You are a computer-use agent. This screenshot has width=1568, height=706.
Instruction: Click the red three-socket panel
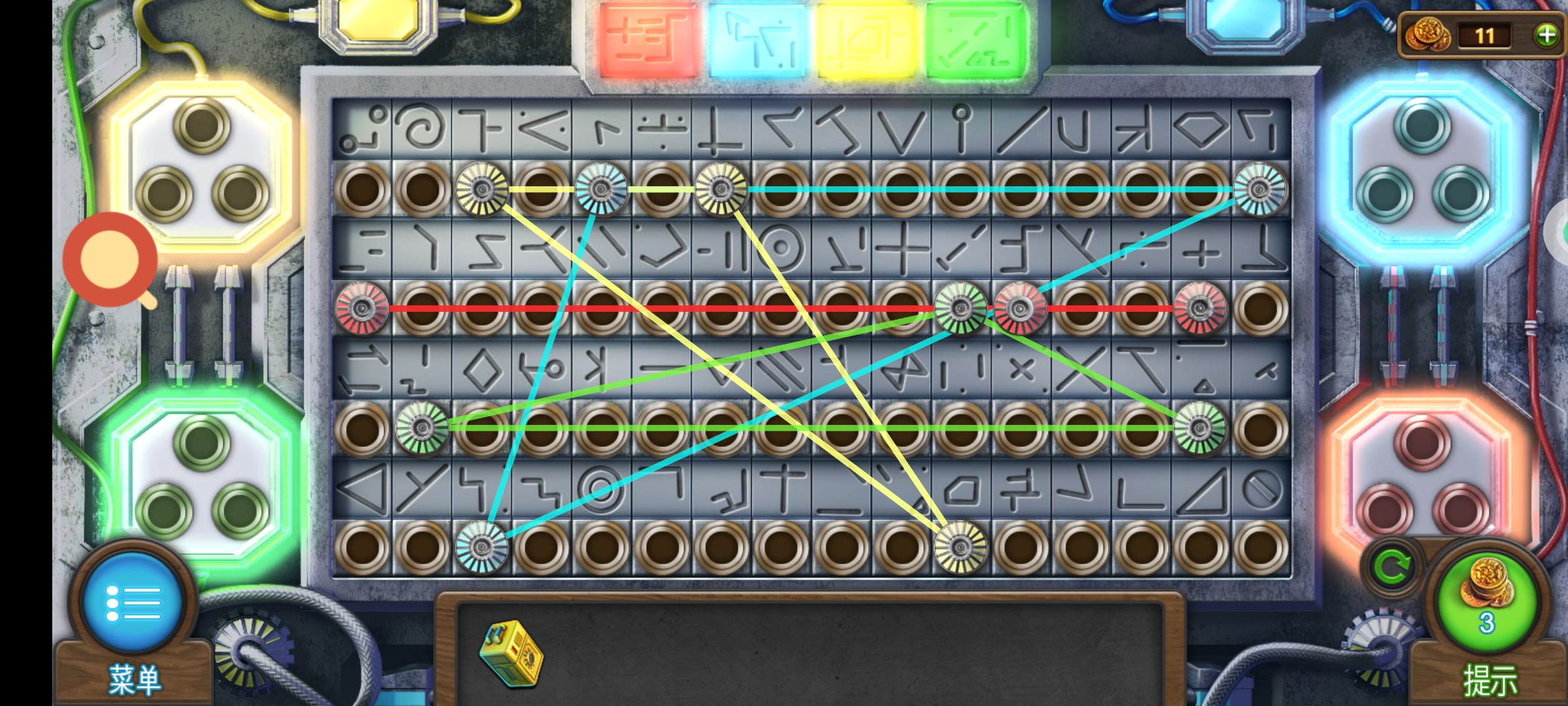click(1422, 480)
